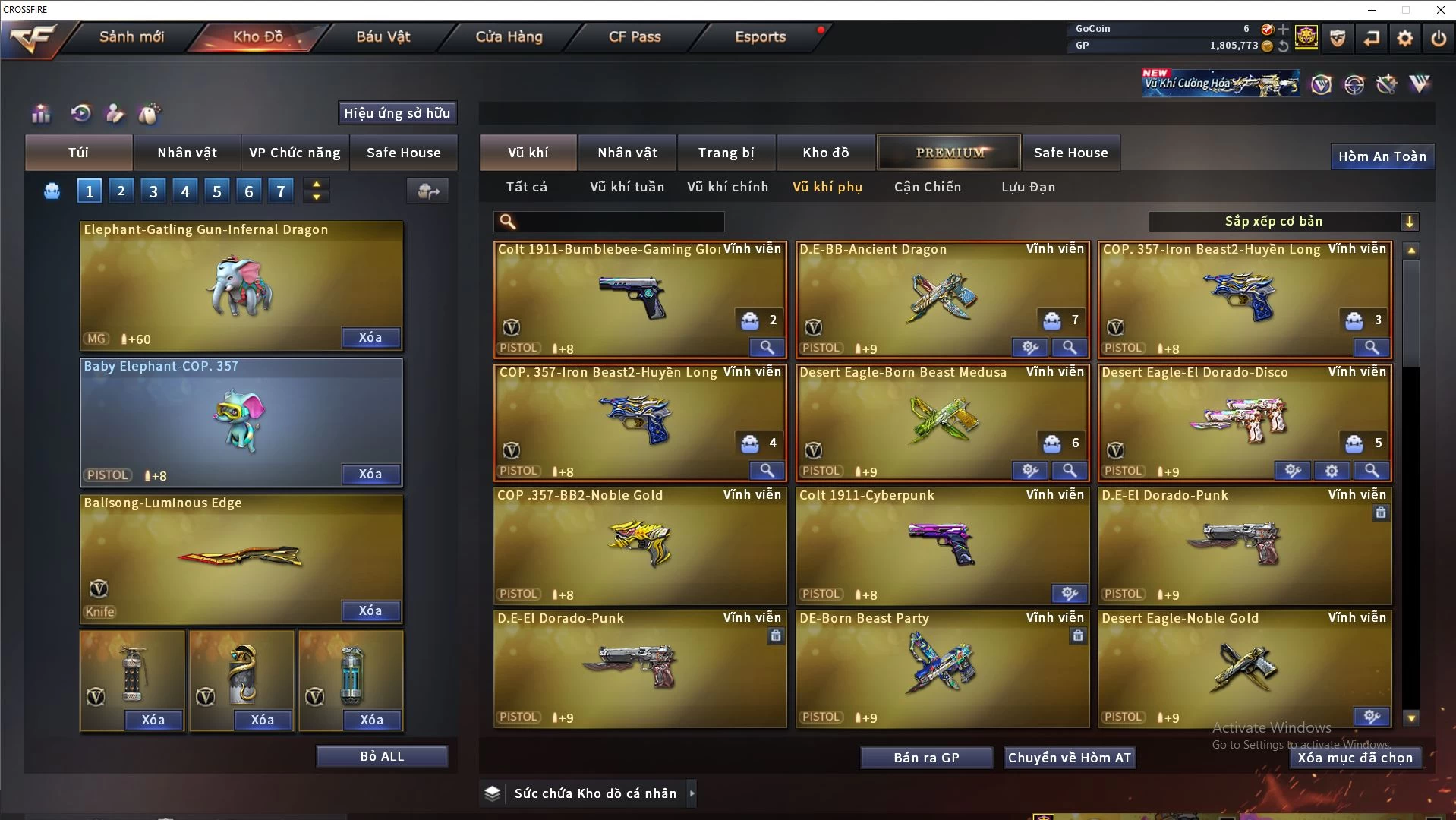
Task: Focus the inventory search field
Action: pos(619,221)
